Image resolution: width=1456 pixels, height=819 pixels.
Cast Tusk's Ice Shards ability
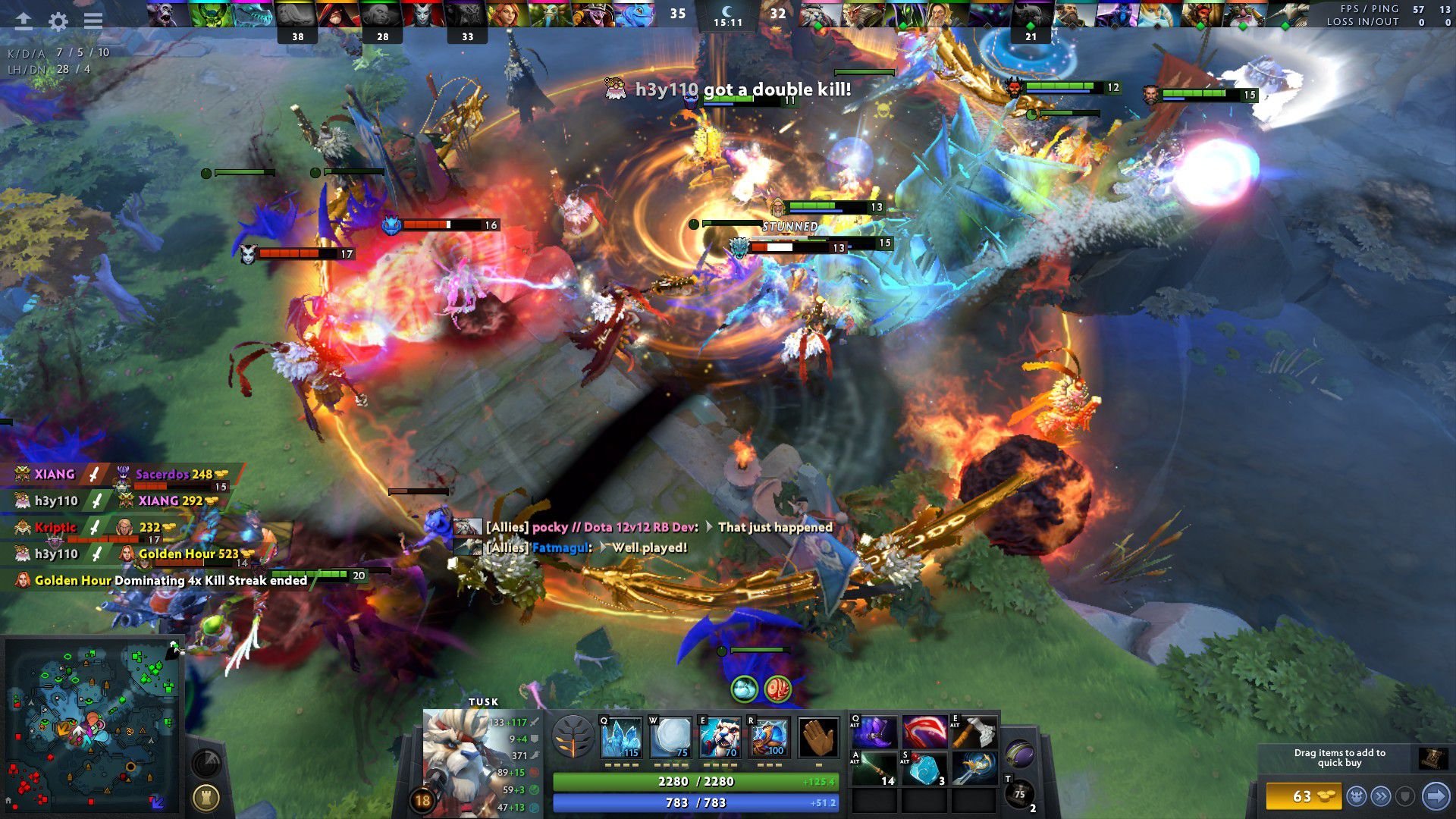click(621, 737)
